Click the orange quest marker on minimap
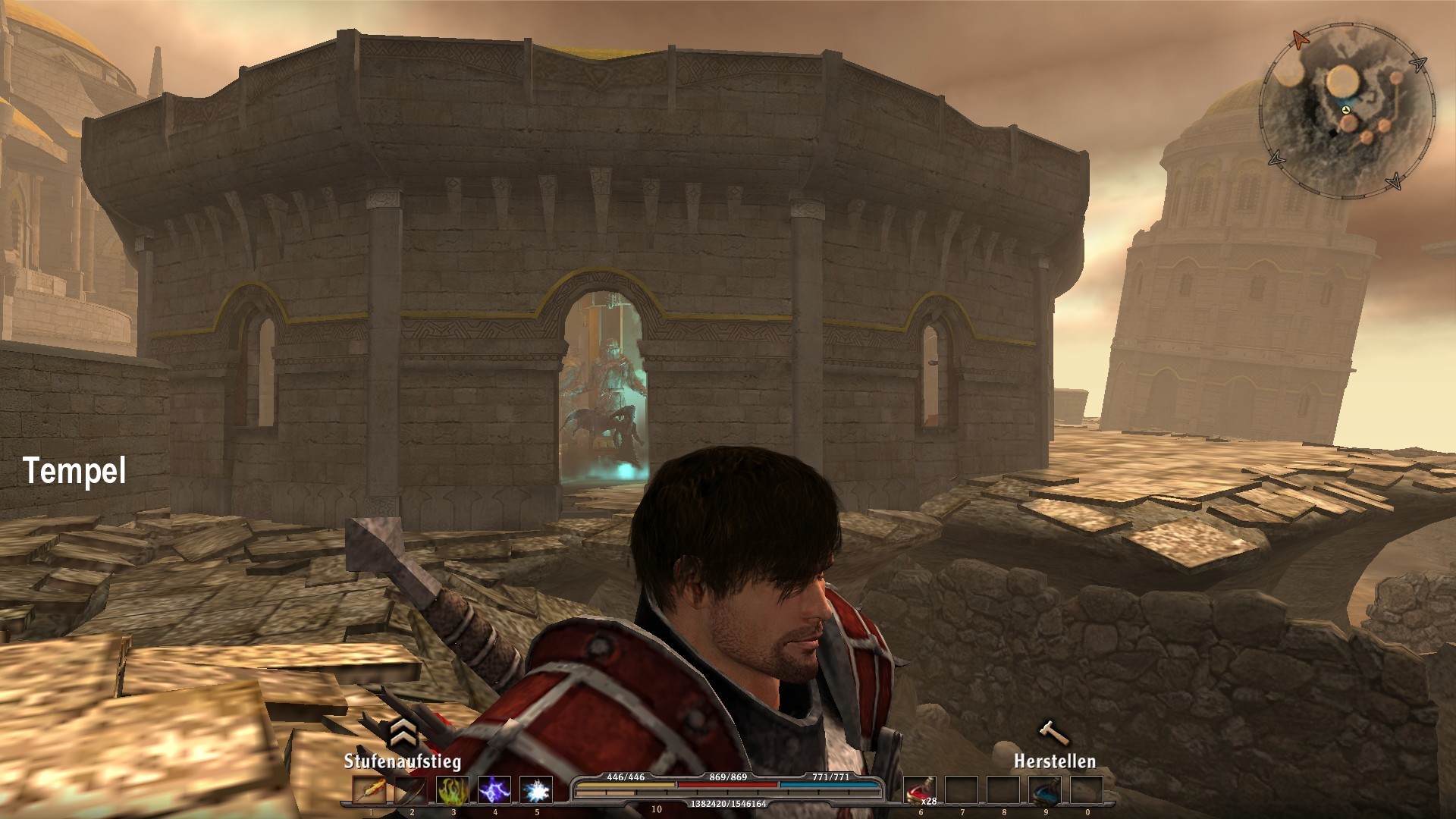 pyautogui.click(x=1395, y=78)
